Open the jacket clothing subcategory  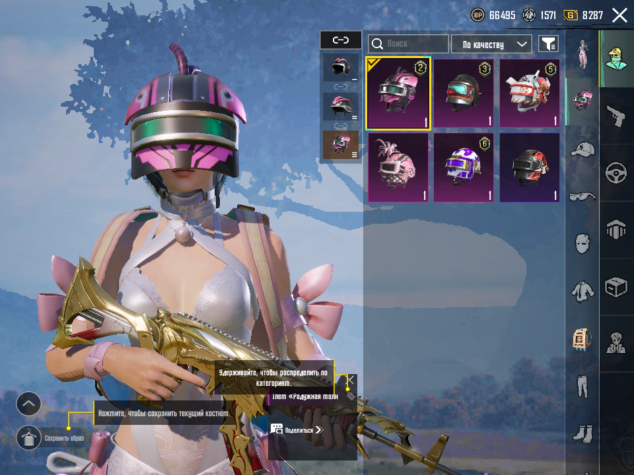(x=582, y=291)
